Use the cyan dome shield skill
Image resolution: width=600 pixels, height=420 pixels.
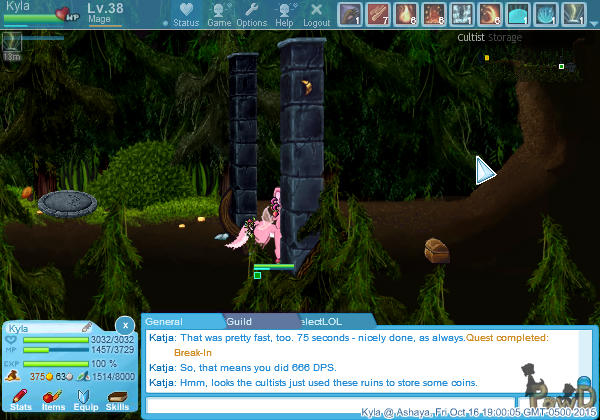coord(517,14)
